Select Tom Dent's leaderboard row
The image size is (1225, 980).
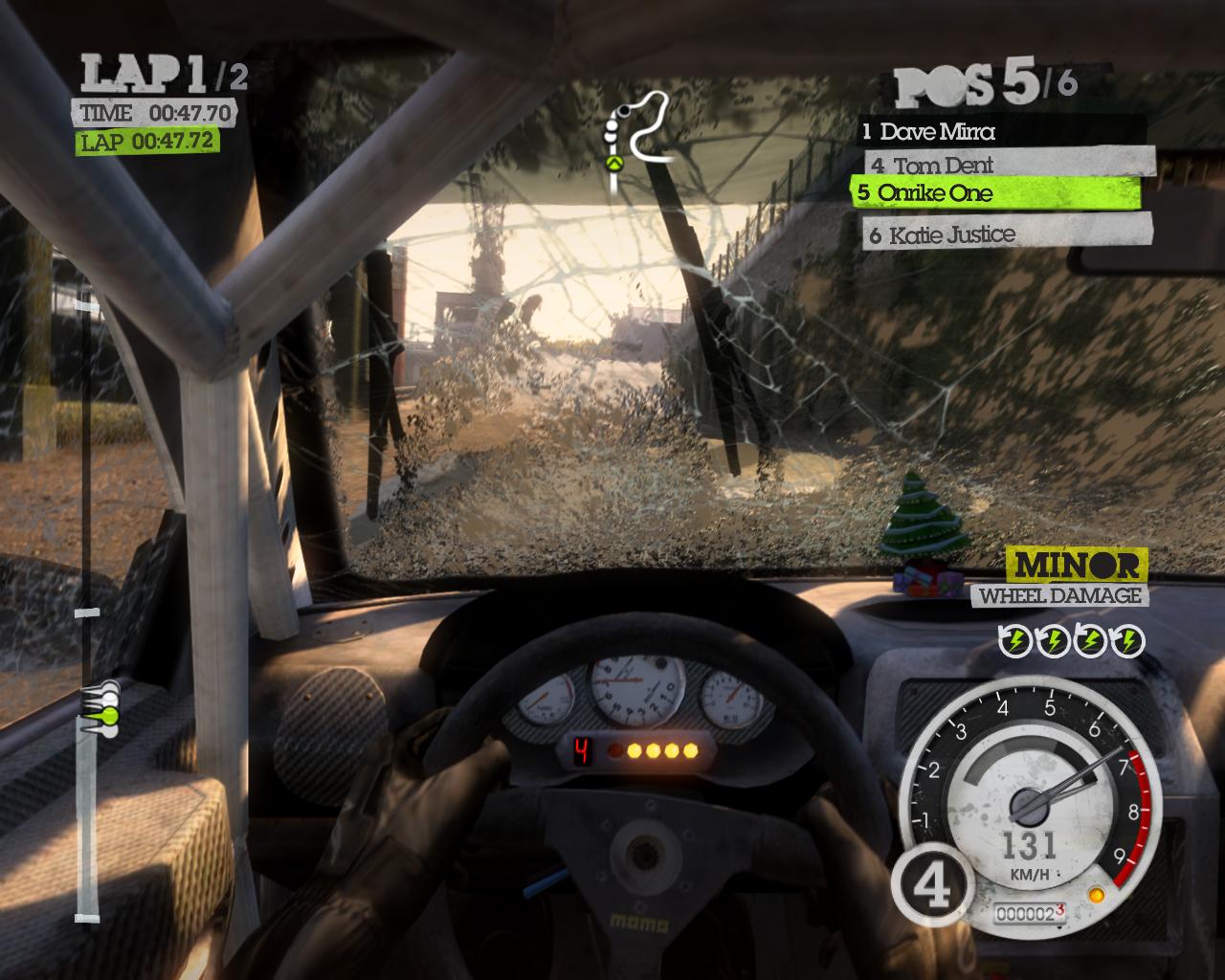[1009, 165]
